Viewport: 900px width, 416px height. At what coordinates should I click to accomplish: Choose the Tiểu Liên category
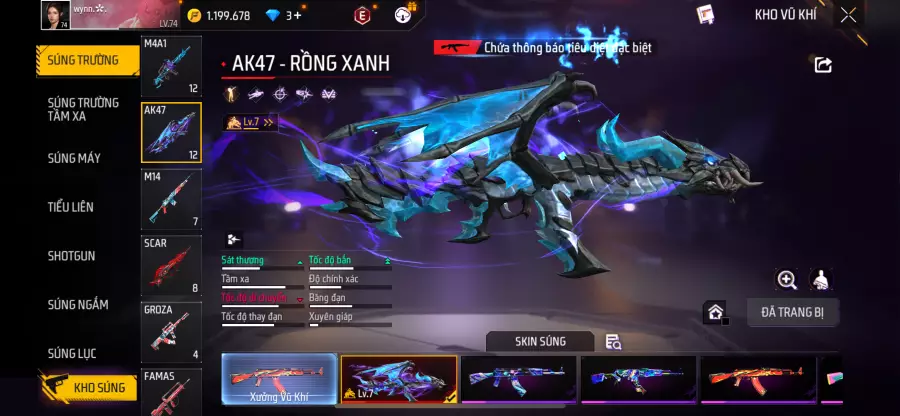[71, 207]
